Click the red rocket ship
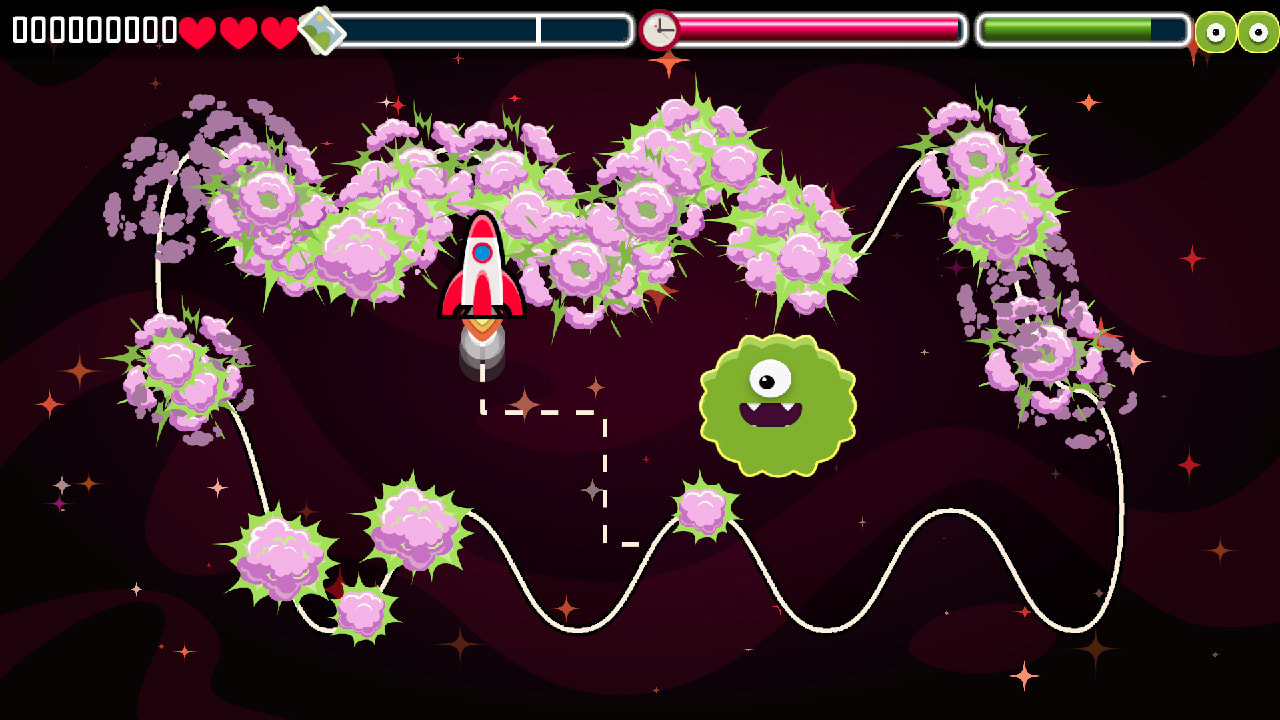The height and width of the screenshot is (720, 1280). pos(484,270)
